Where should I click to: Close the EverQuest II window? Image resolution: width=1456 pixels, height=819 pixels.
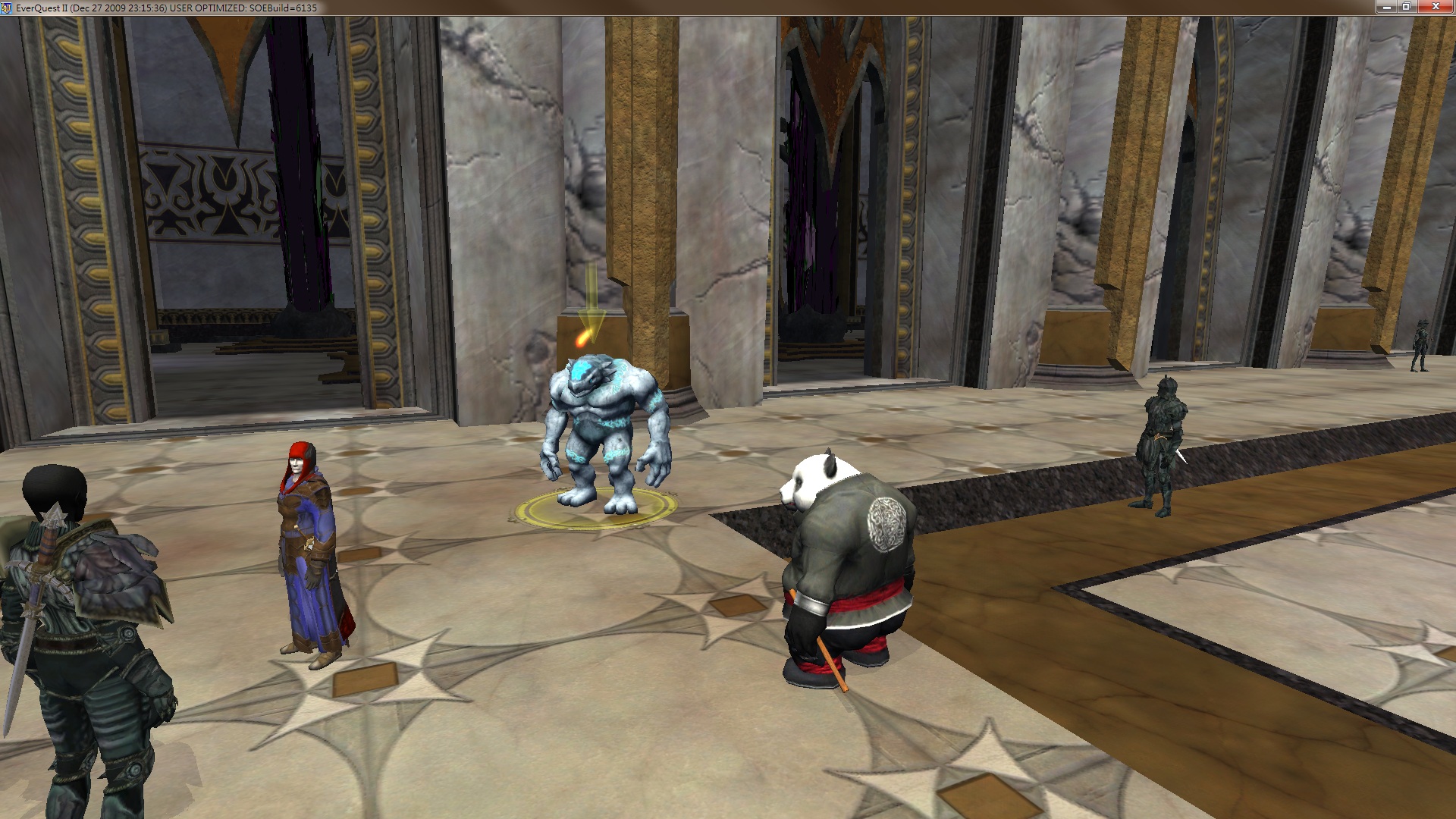coord(1436,7)
